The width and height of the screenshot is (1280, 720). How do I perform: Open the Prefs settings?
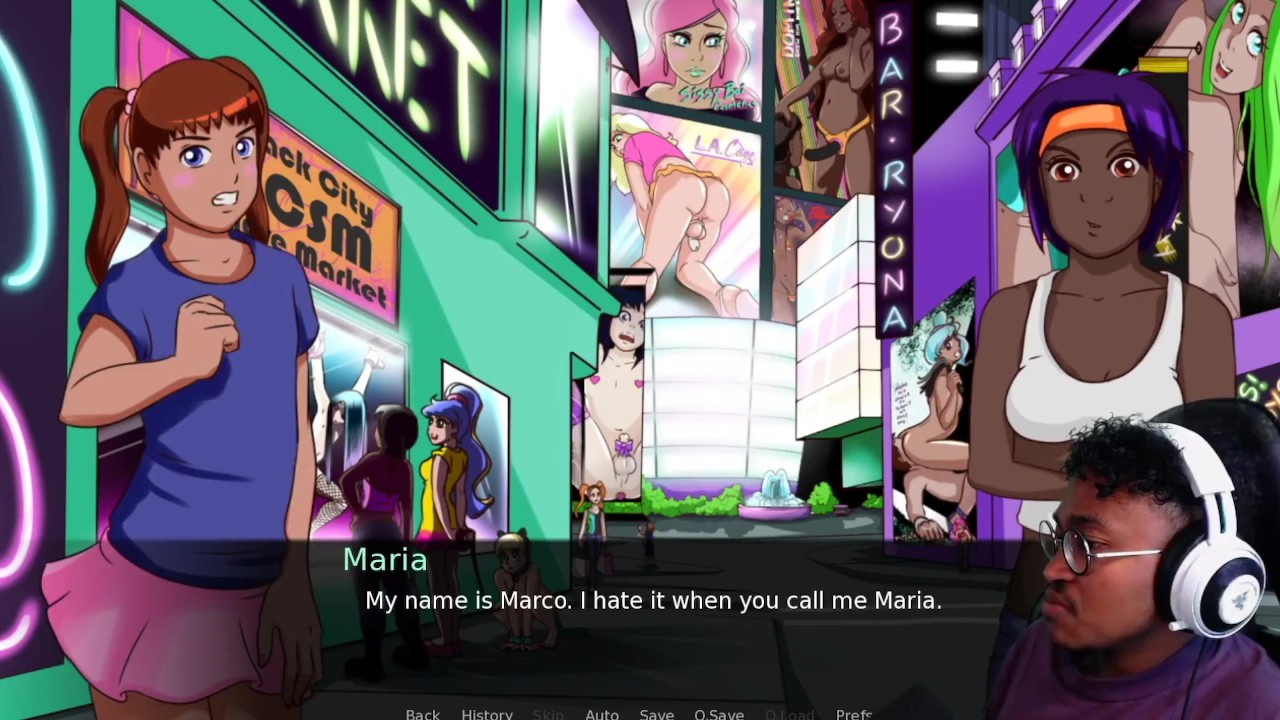(854, 714)
